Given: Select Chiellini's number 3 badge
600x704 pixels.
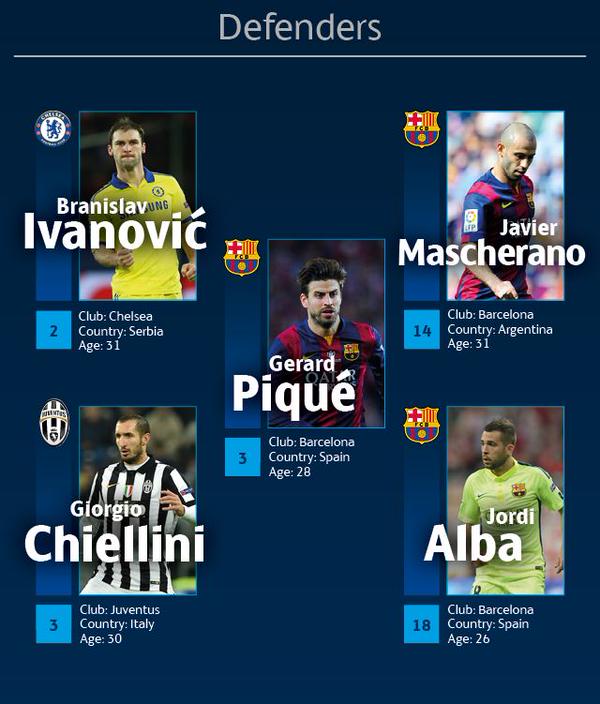Looking at the screenshot, I should pyautogui.click(x=53, y=625).
